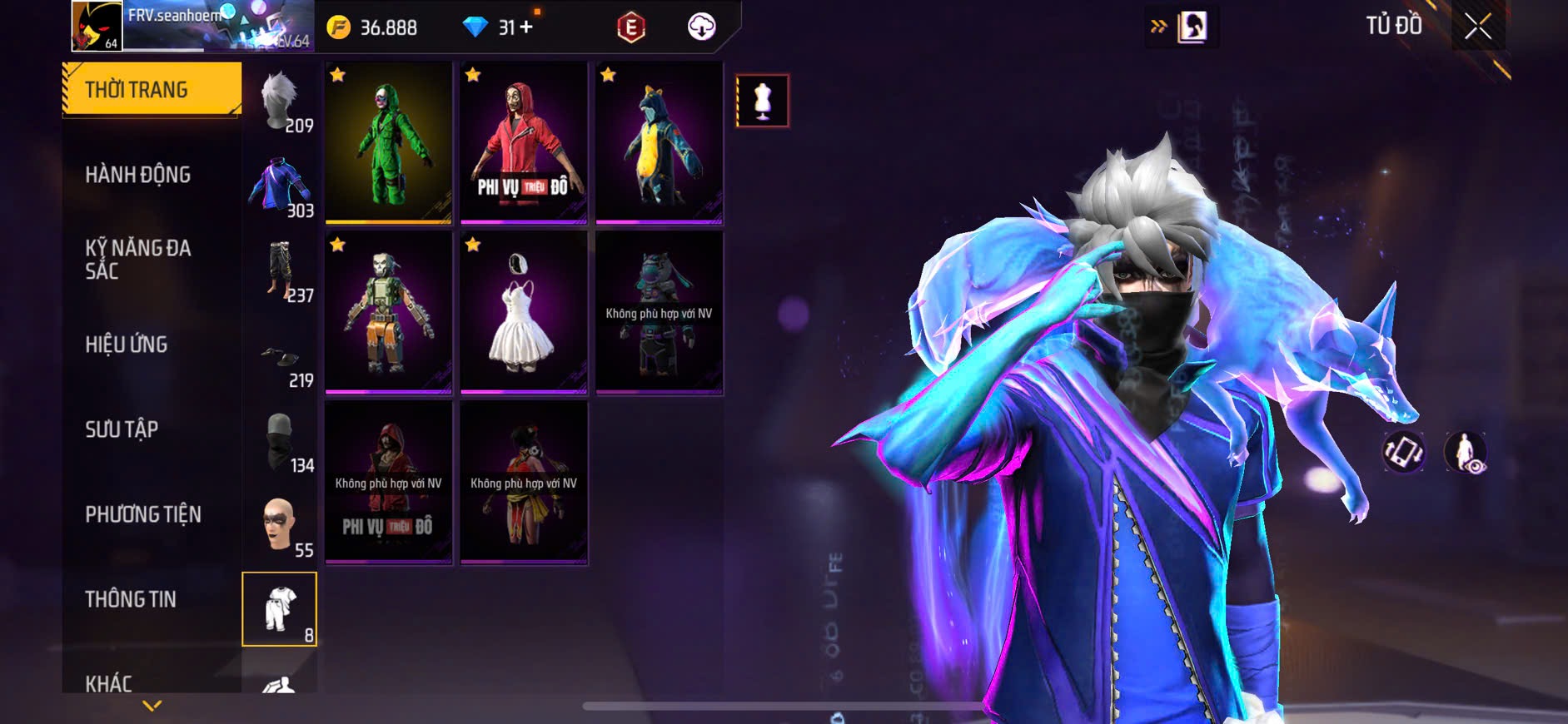1568x724 pixels.
Task: Open the PHƯƠNG TIỆN category
Action: click(x=143, y=514)
